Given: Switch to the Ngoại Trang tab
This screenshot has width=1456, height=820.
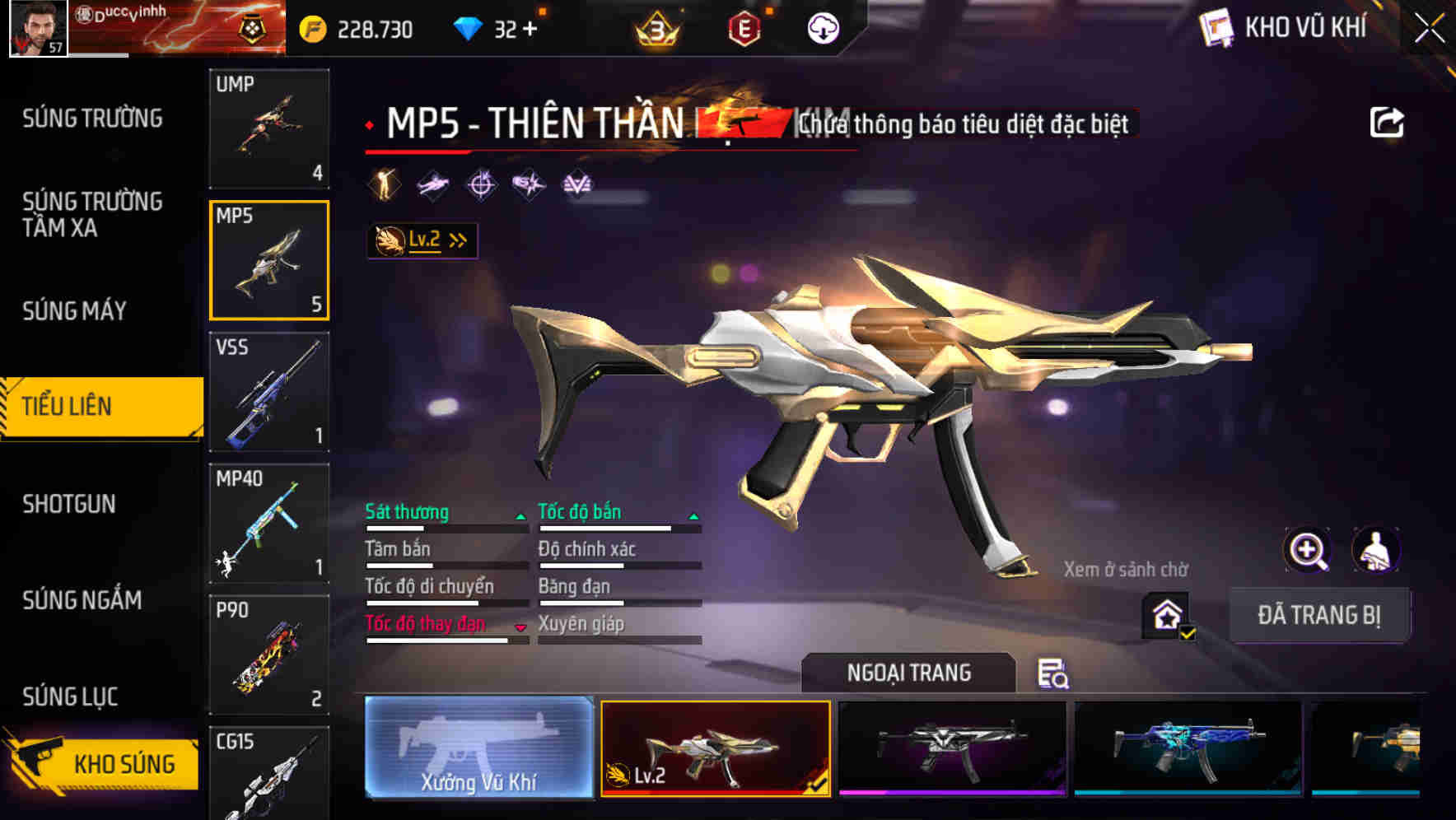Looking at the screenshot, I should tap(910, 672).
